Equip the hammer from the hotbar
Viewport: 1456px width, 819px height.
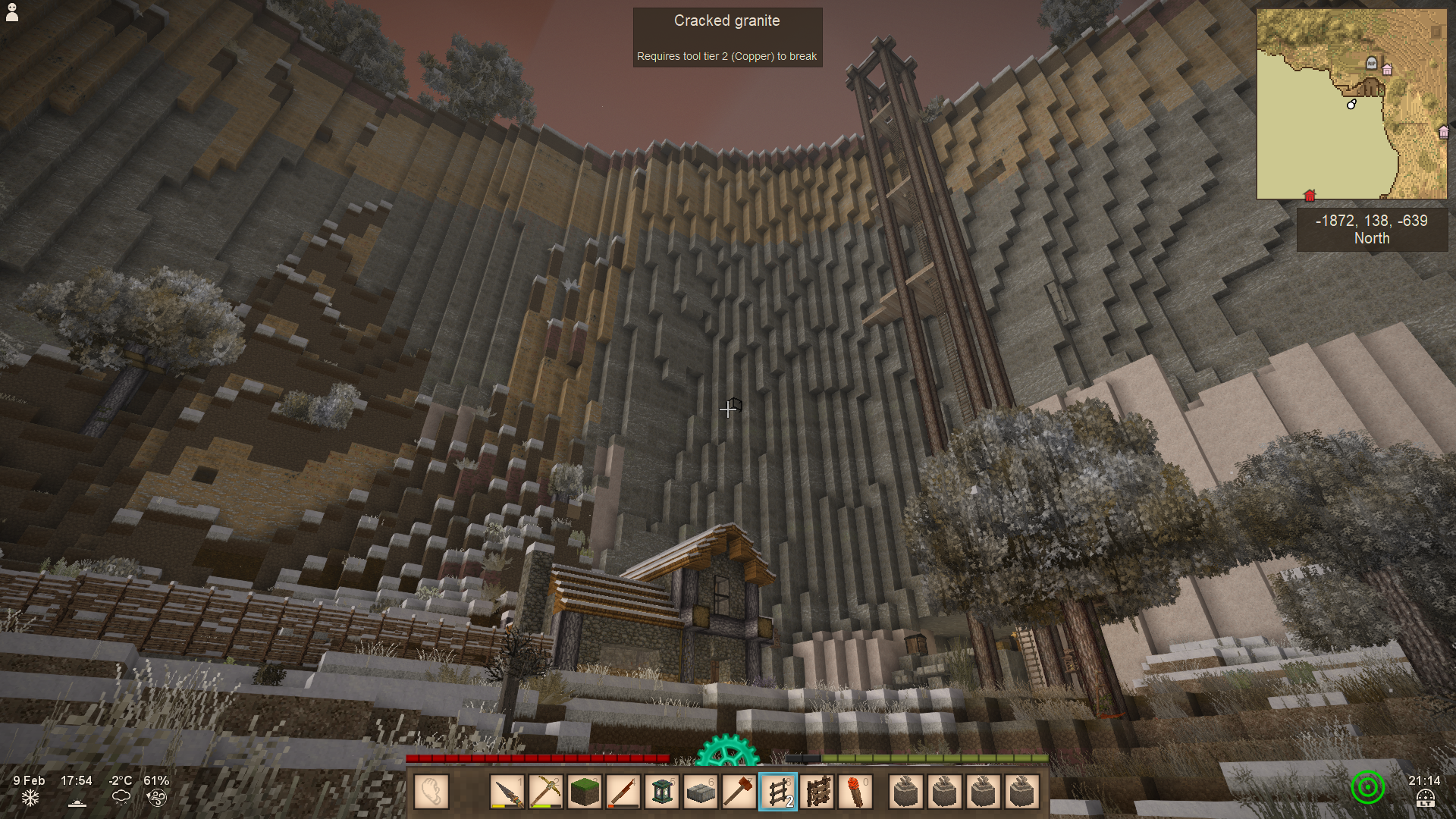click(739, 792)
